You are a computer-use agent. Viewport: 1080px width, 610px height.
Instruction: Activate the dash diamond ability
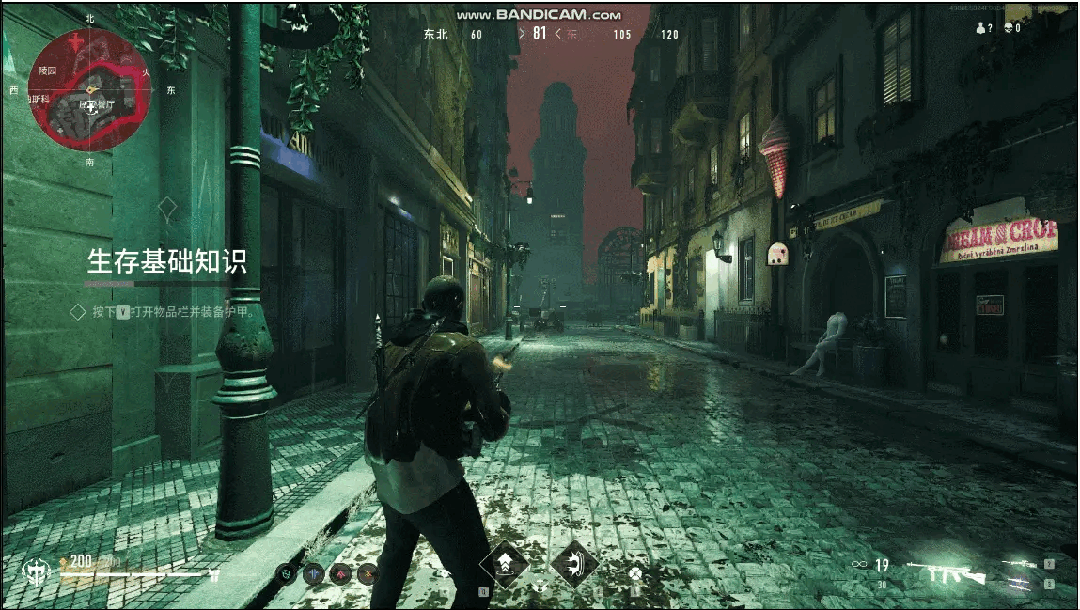(x=574, y=565)
